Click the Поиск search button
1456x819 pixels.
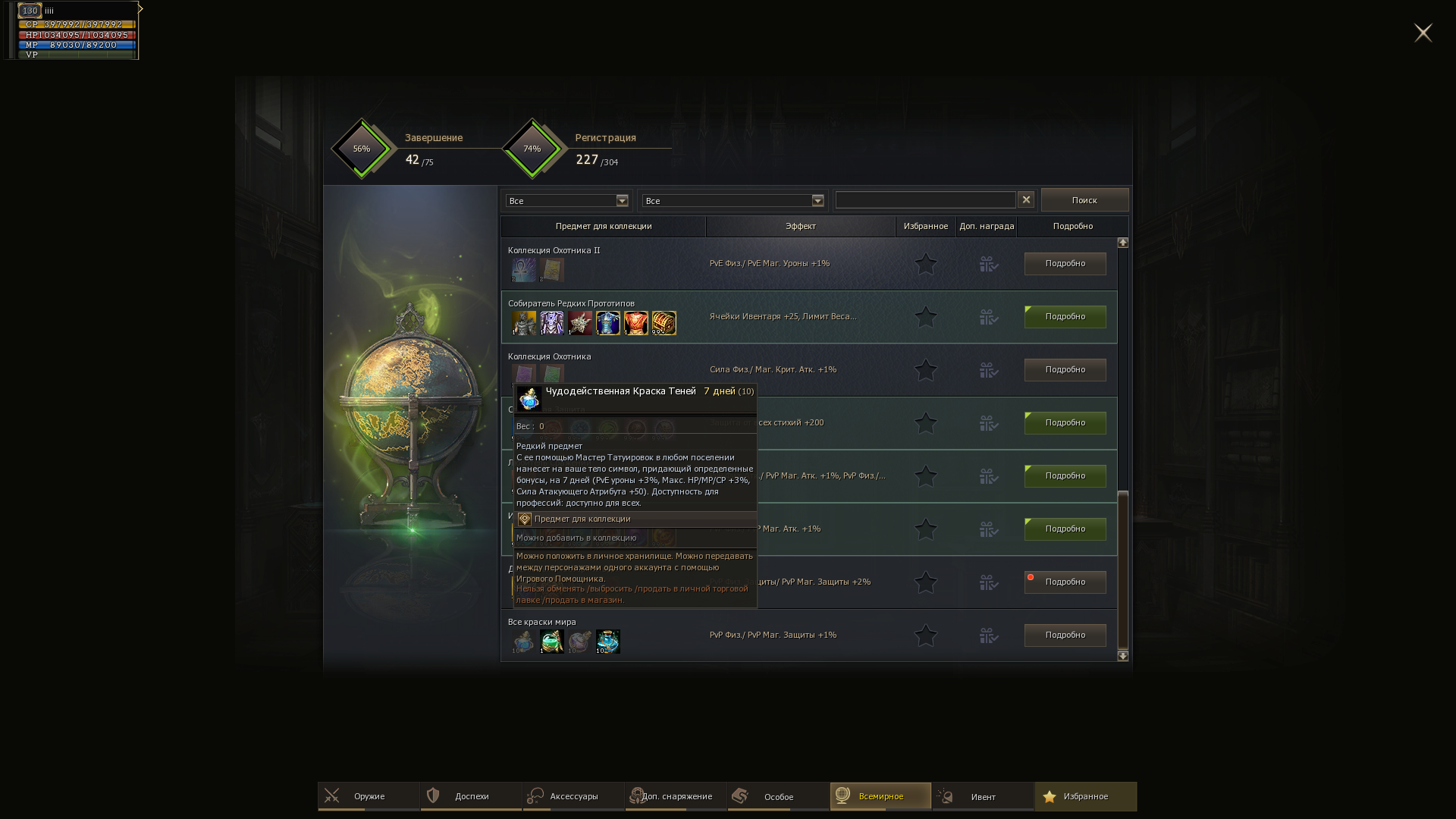(1084, 200)
